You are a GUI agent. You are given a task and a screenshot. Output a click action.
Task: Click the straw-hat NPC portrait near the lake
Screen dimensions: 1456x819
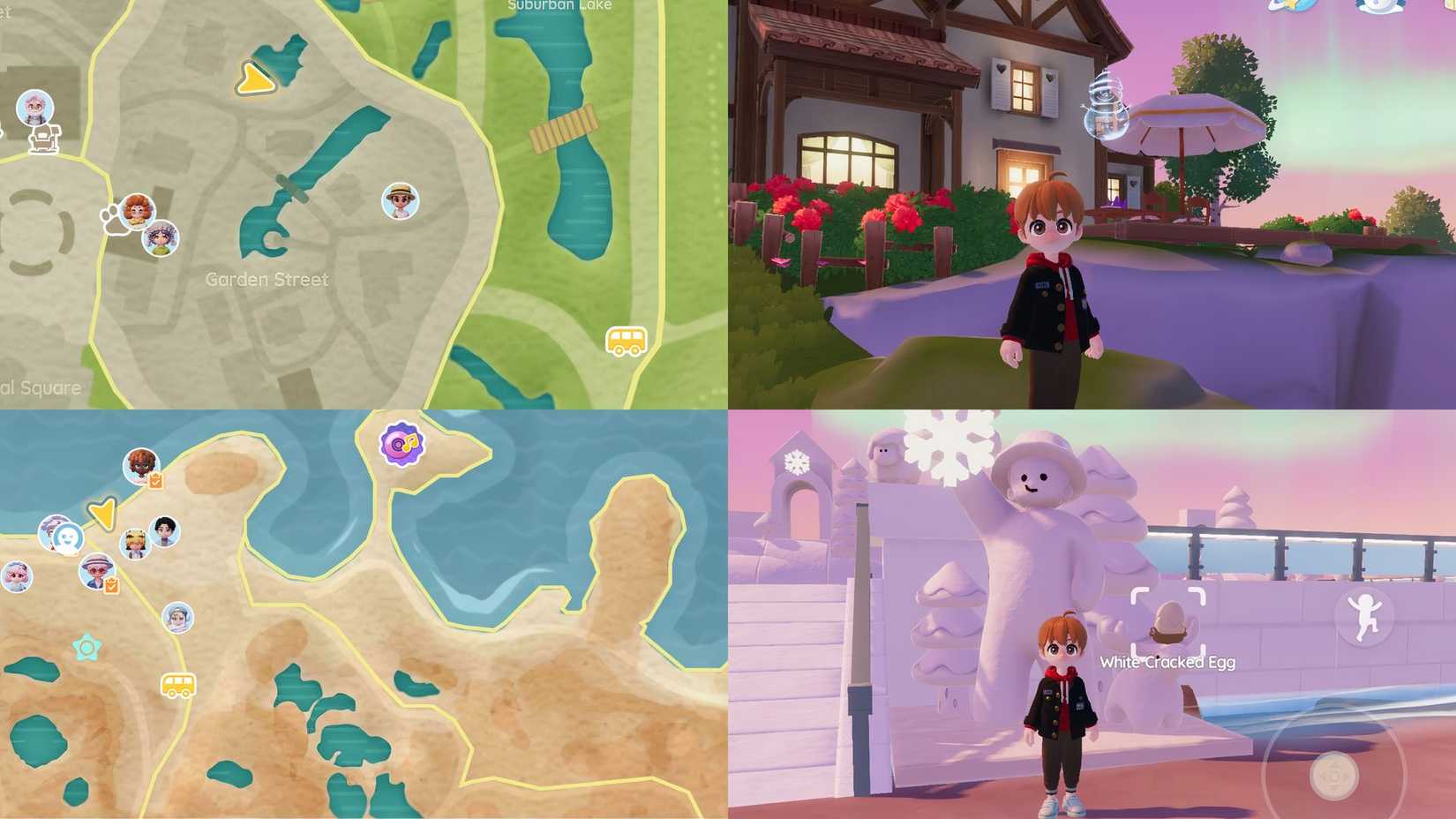[399, 202]
